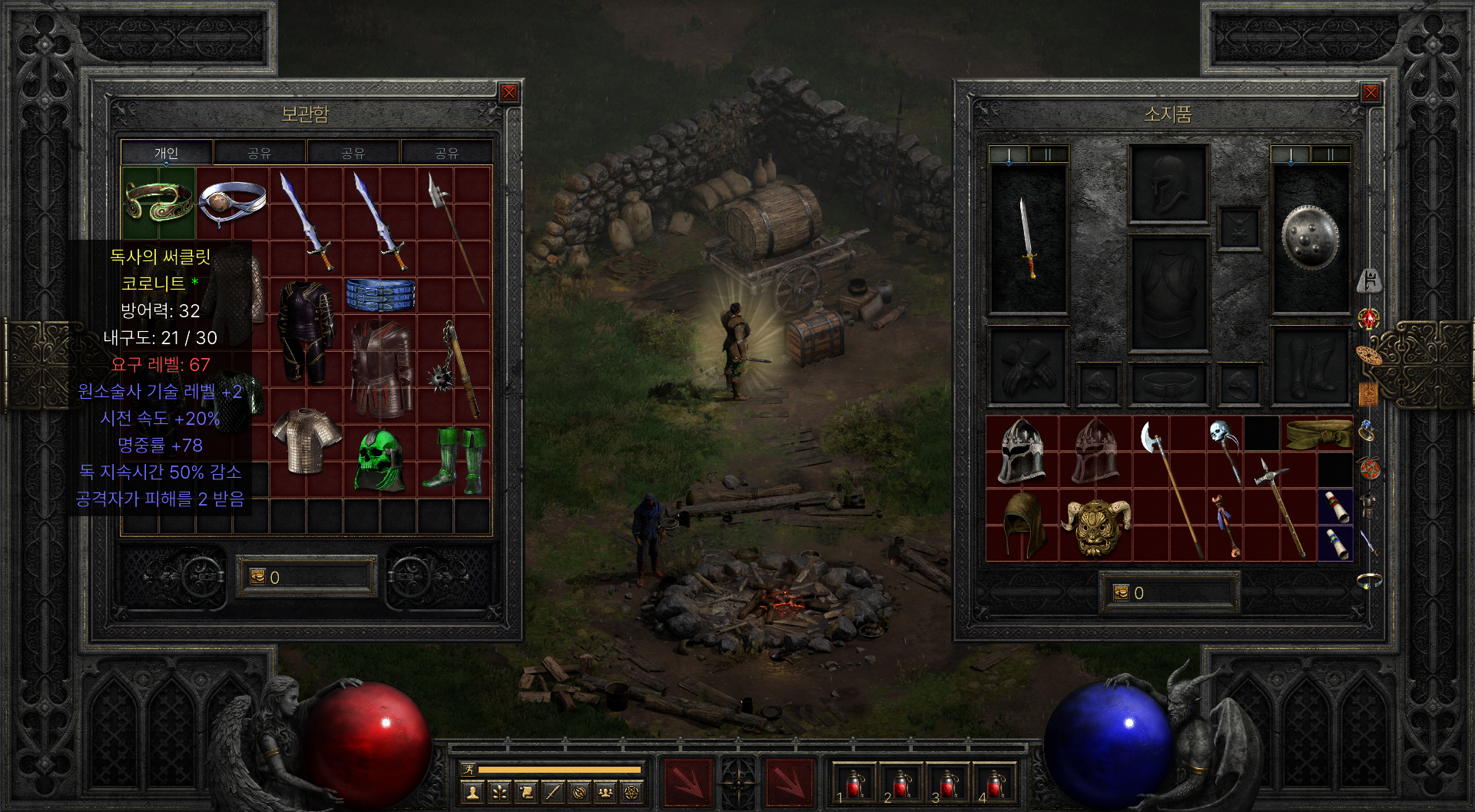Click the stash gold withdraw button
The image size is (1475, 812).
pyautogui.click(x=257, y=576)
